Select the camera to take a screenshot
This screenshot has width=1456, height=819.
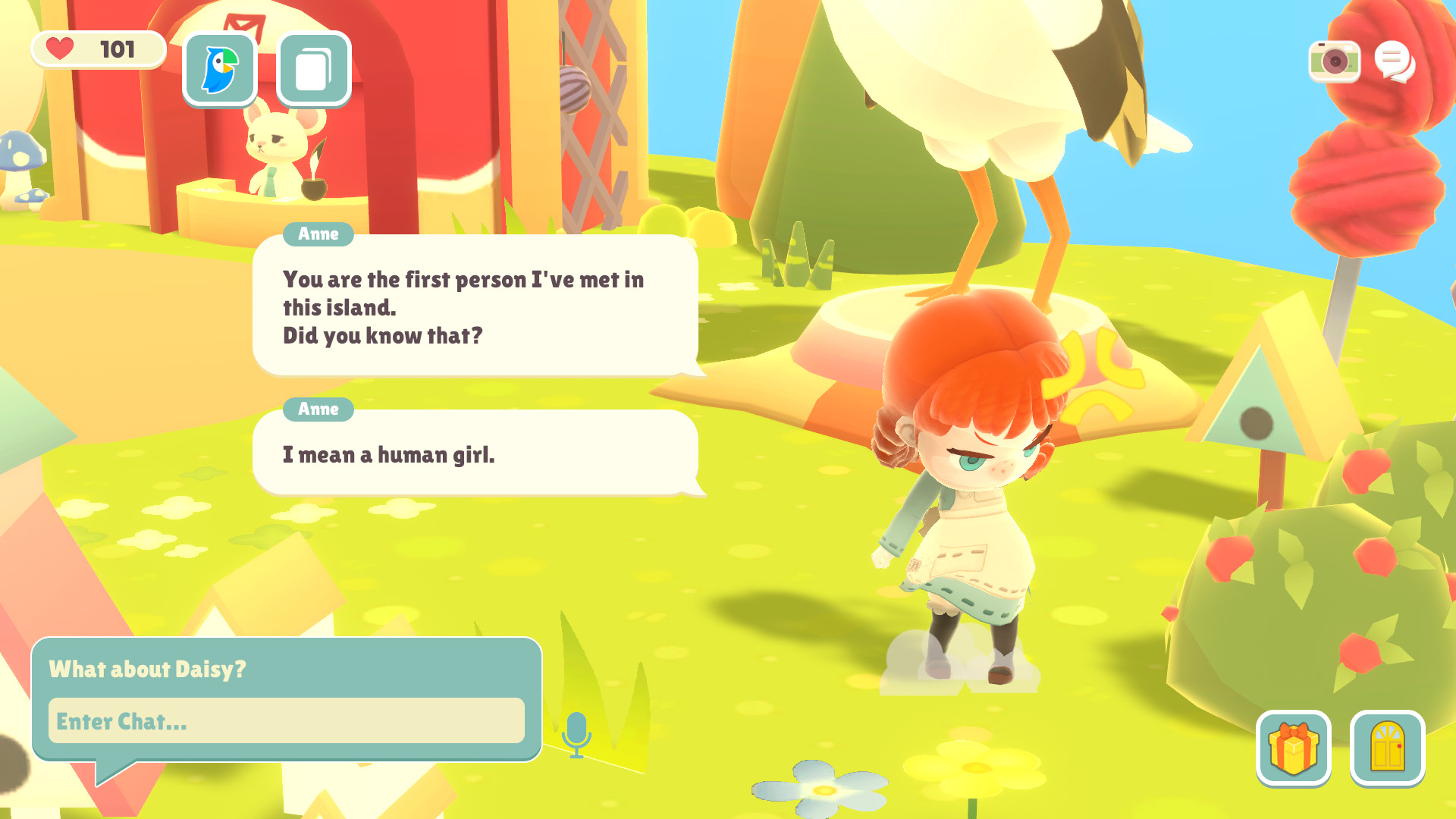pyautogui.click(x=1335, y=60)
